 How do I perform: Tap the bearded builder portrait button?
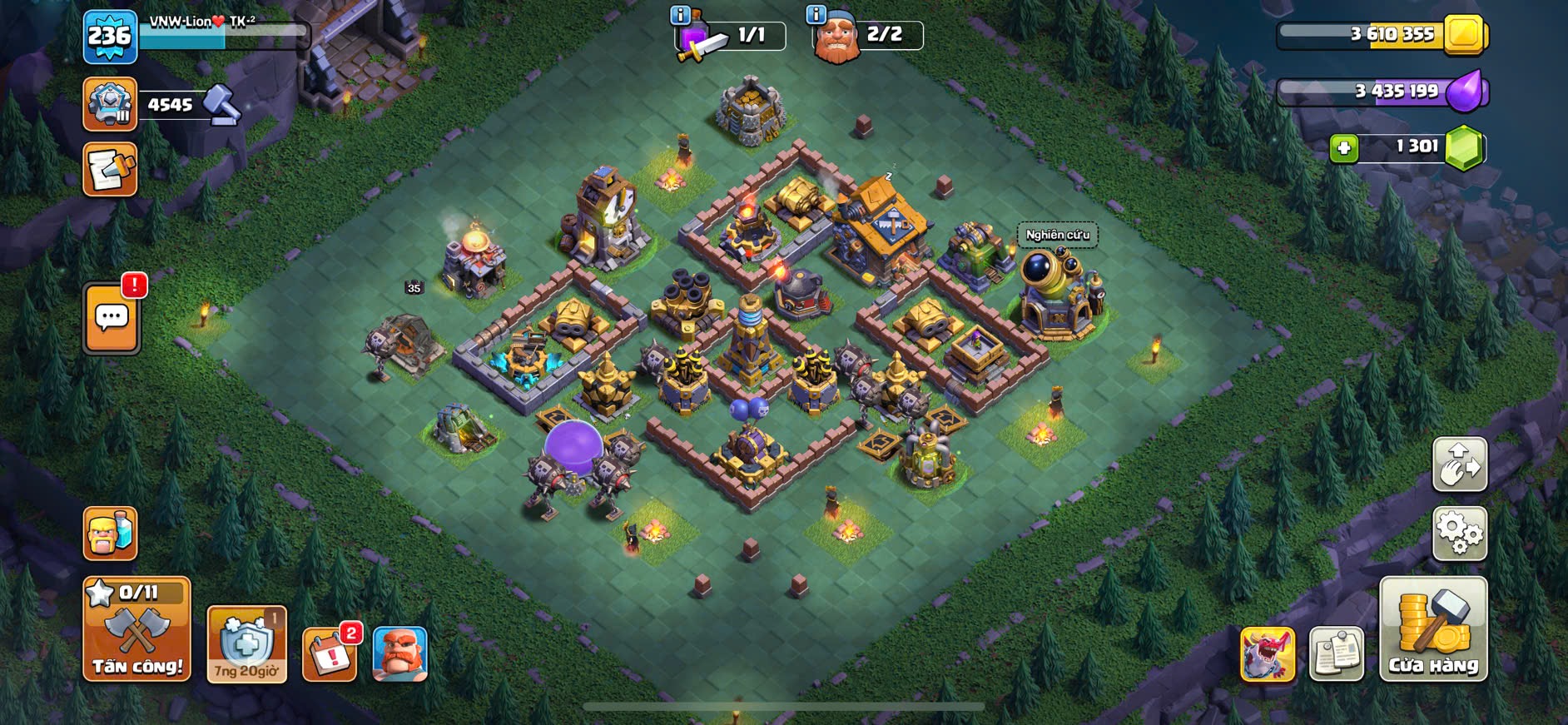click(400, 654)
